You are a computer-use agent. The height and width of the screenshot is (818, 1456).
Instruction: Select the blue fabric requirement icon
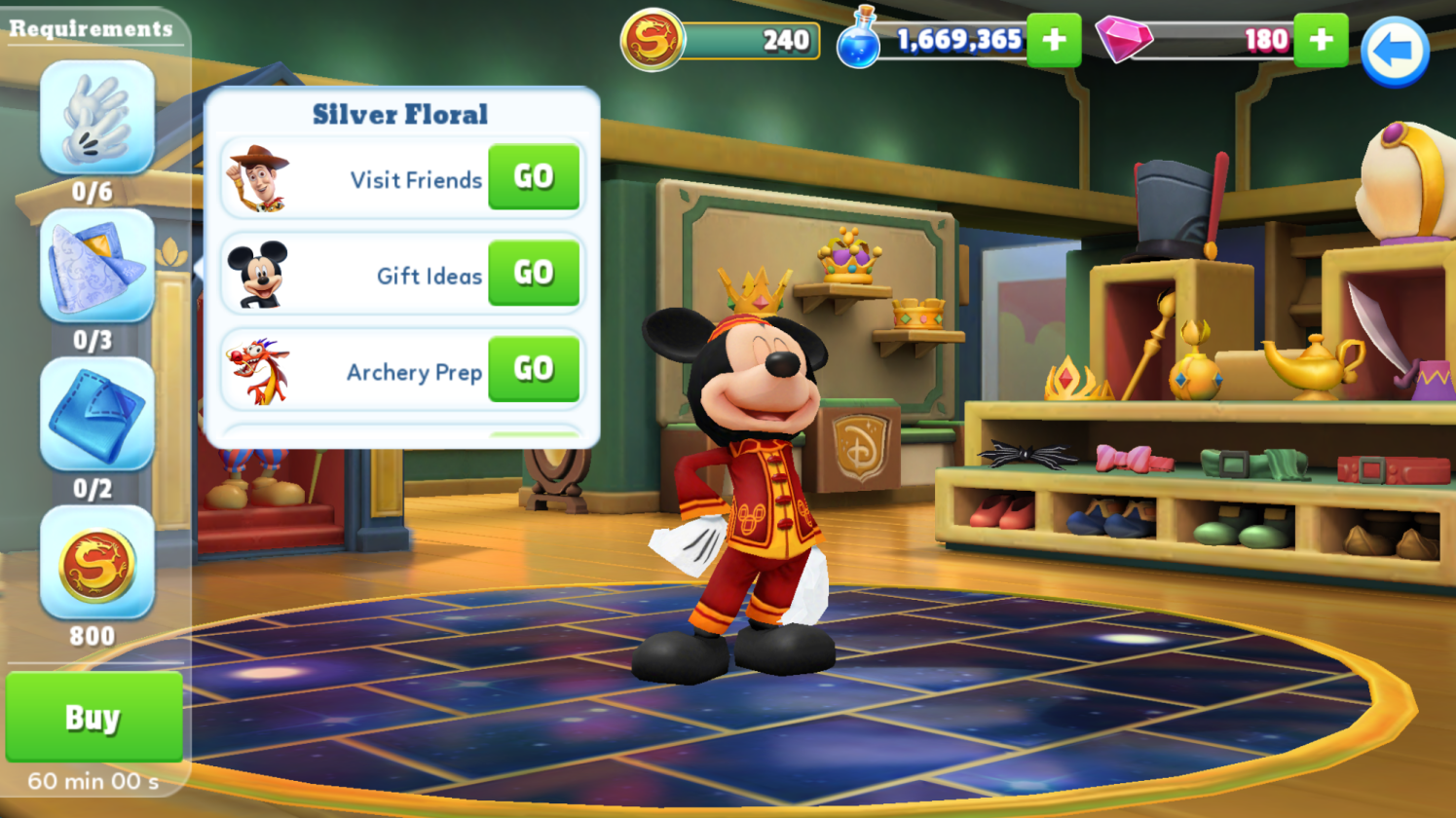(x=96, y=414)
